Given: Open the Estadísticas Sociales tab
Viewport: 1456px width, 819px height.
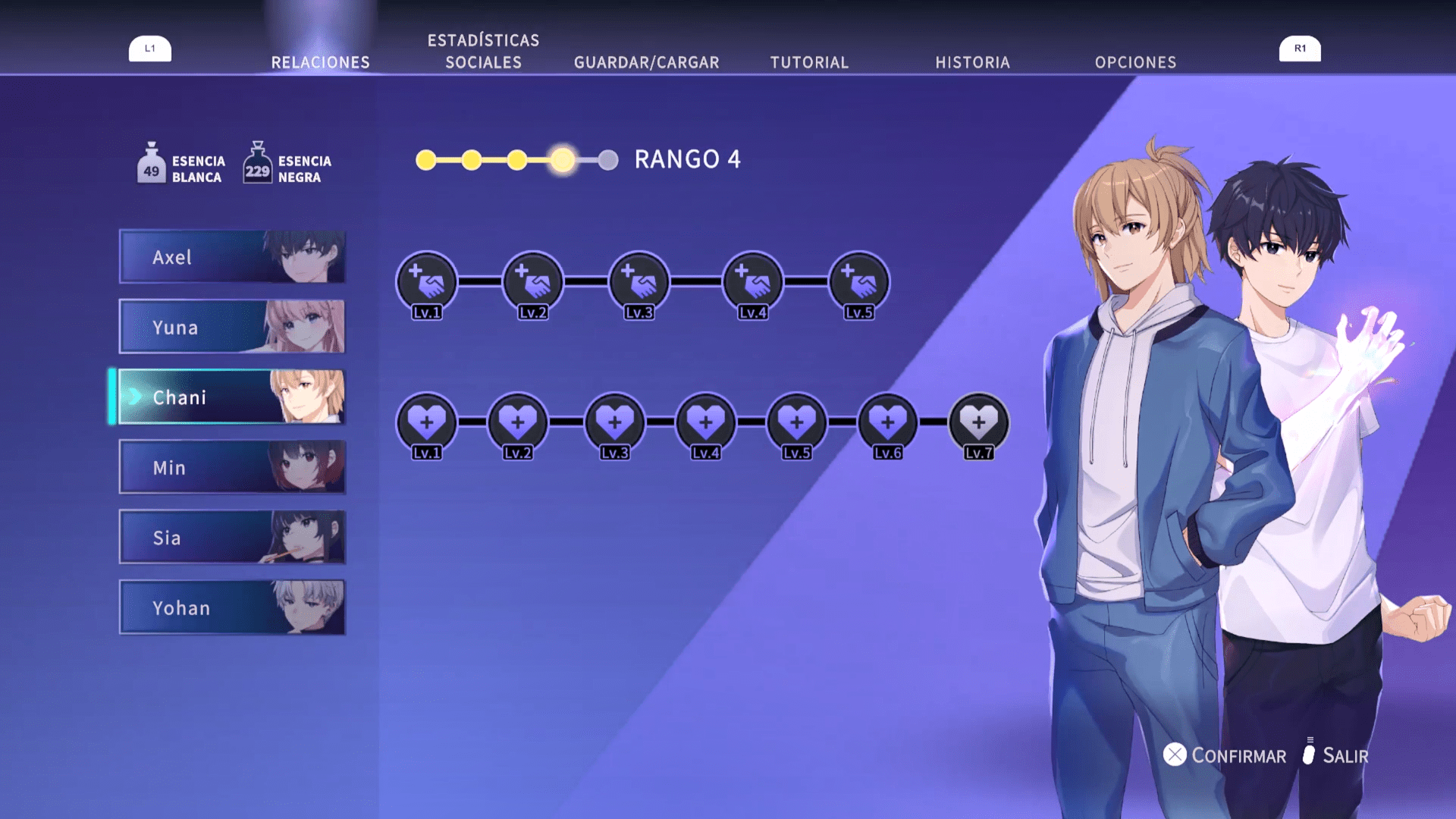Looking at the screenshot, I should [x=483, y=52].
